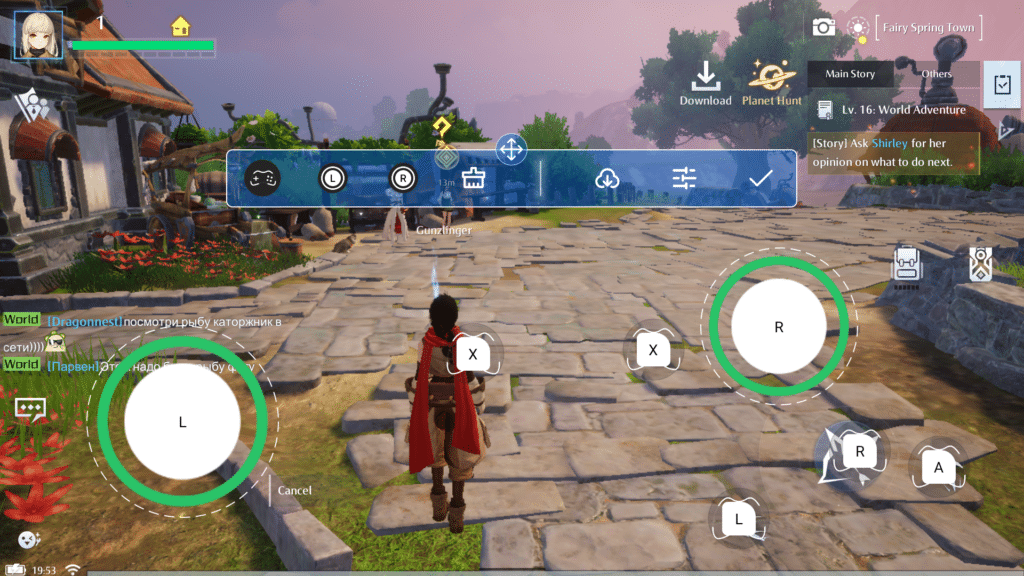
Task: Open the character portrait menu
Action: coord(38,36)
